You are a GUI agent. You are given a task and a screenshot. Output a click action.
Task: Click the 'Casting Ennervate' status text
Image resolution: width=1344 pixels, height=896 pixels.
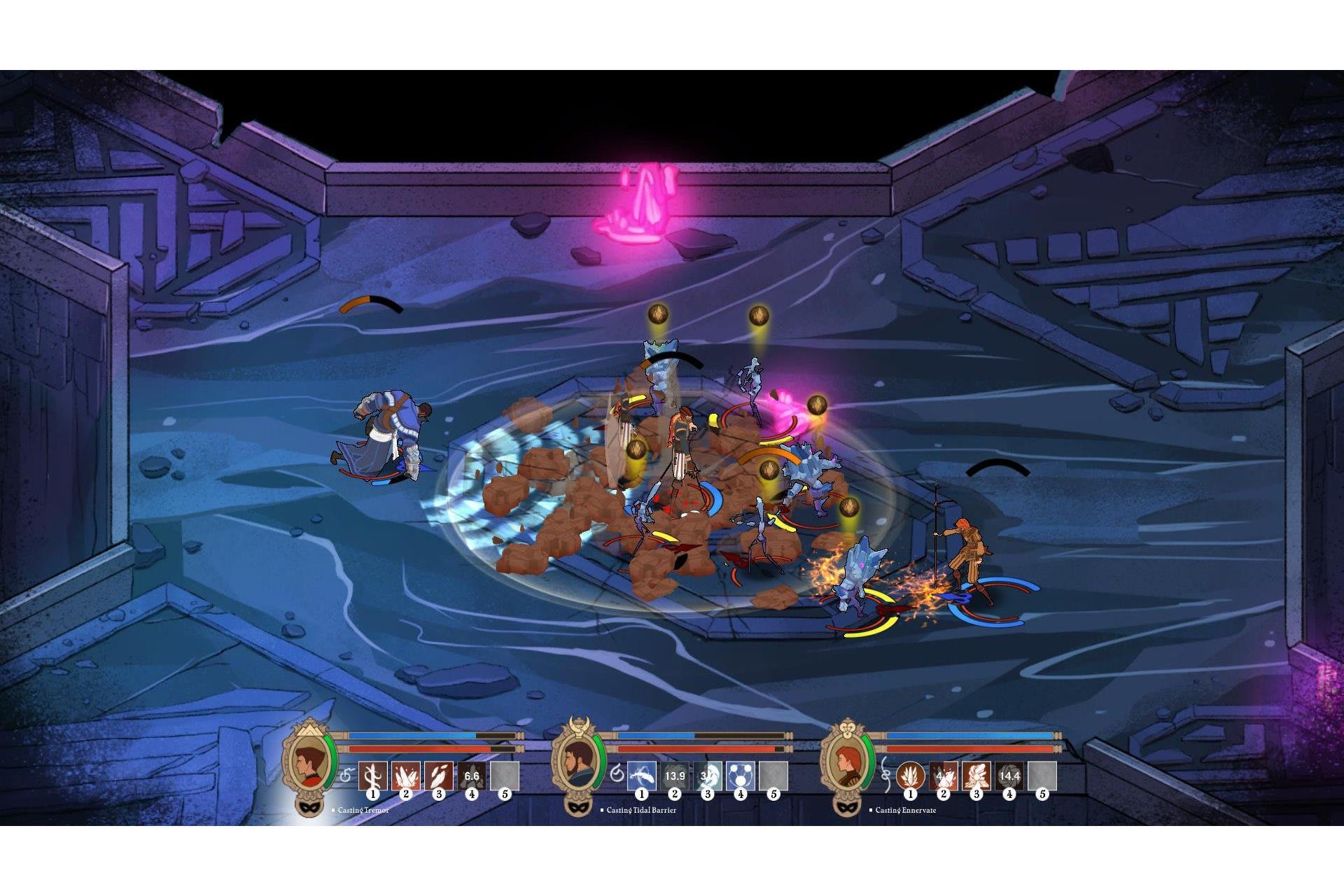(905, 811)
